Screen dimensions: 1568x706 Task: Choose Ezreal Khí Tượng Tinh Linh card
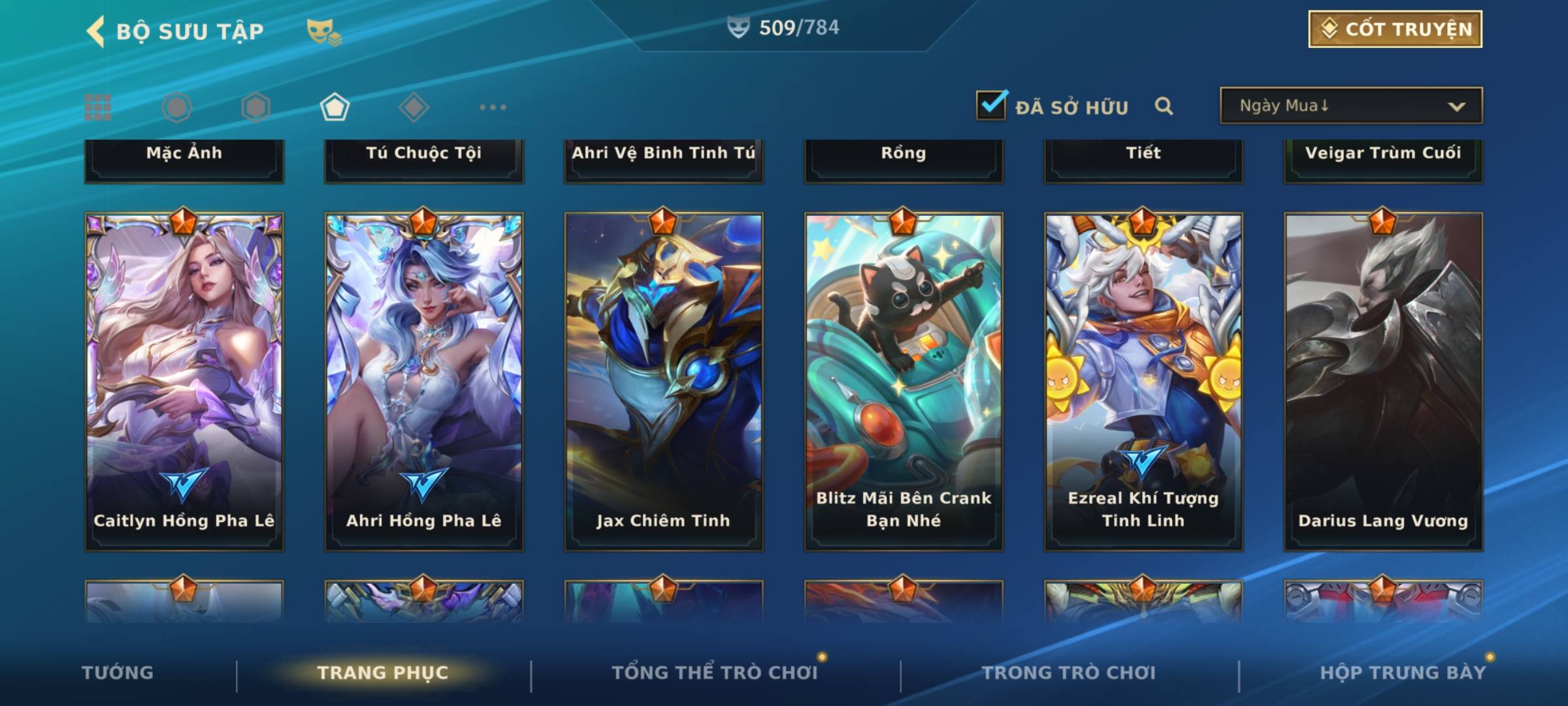point(1143,380)
